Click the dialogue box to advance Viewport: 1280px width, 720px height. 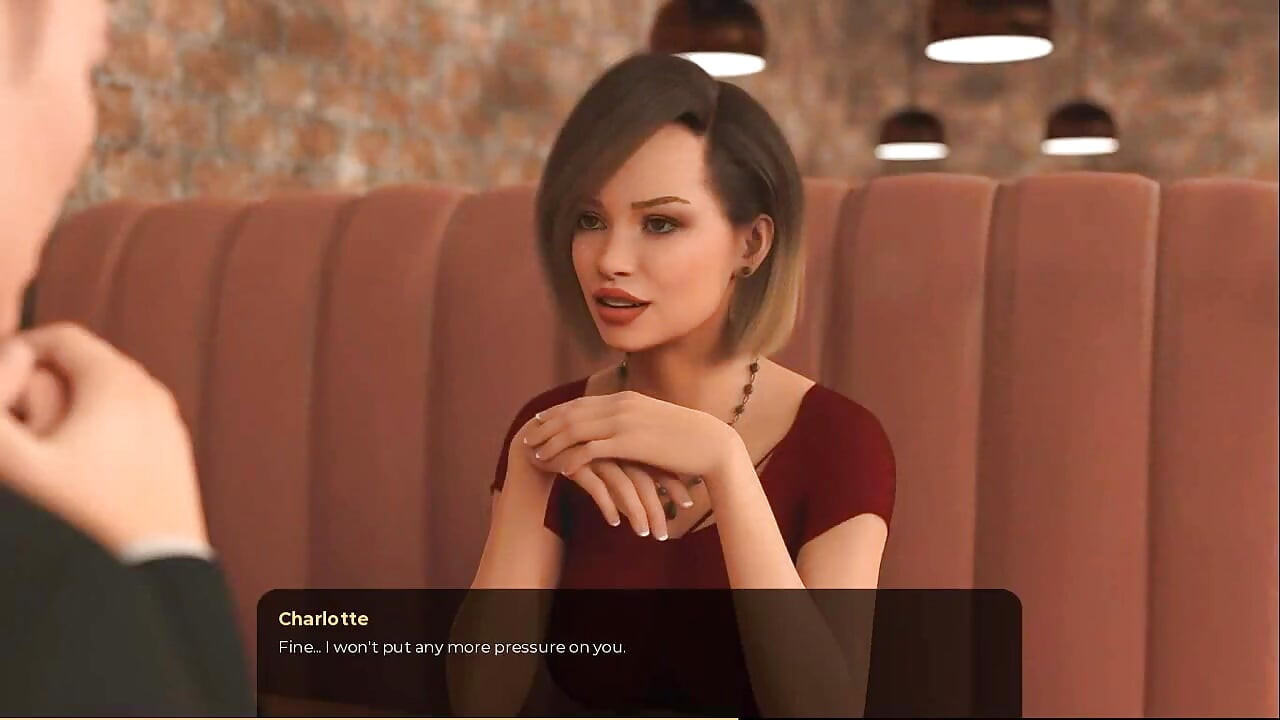point(640,655)
